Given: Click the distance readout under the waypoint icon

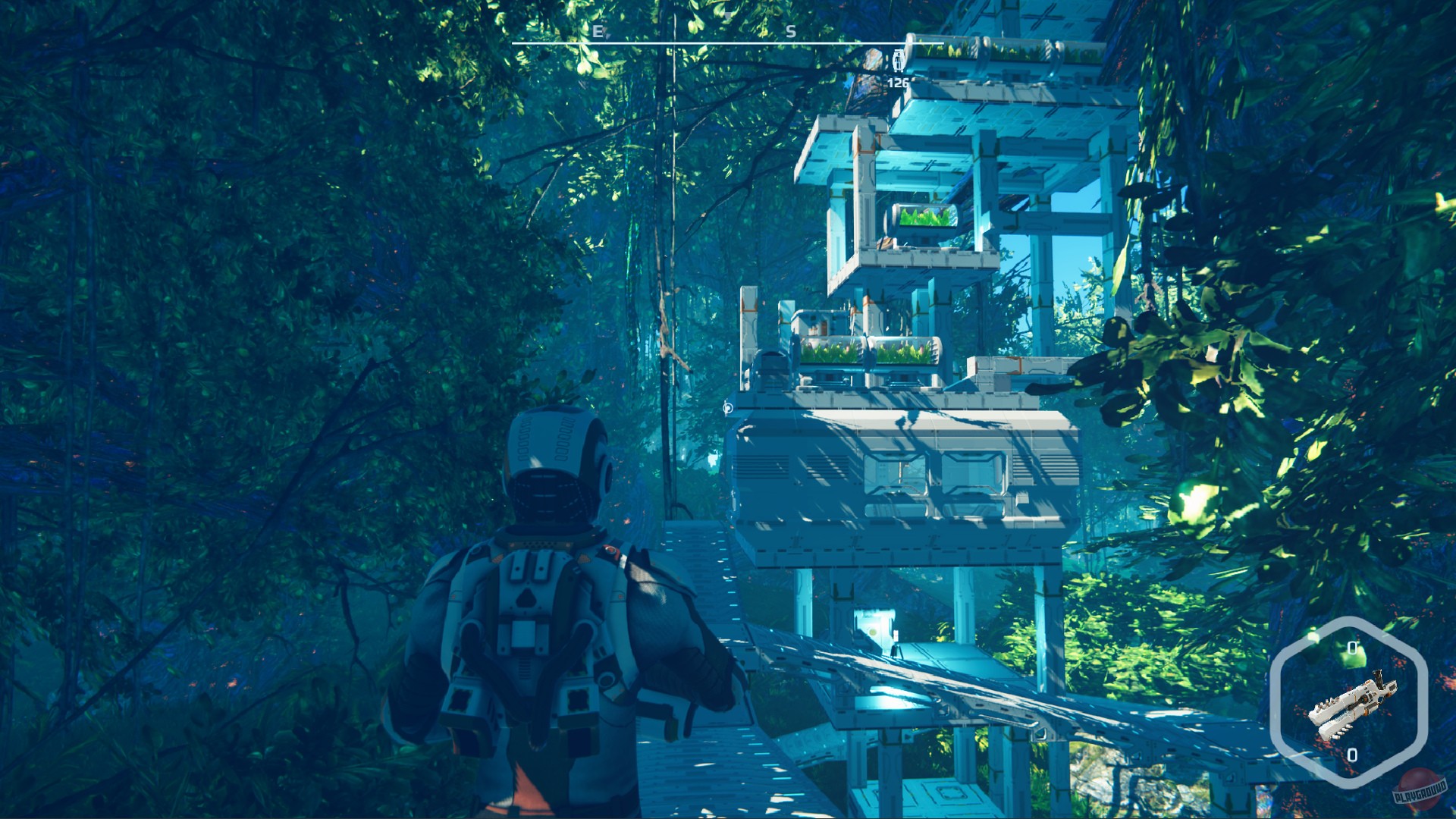Looking at the screenshot, I should pyautogui.click(x=897, y=83).
